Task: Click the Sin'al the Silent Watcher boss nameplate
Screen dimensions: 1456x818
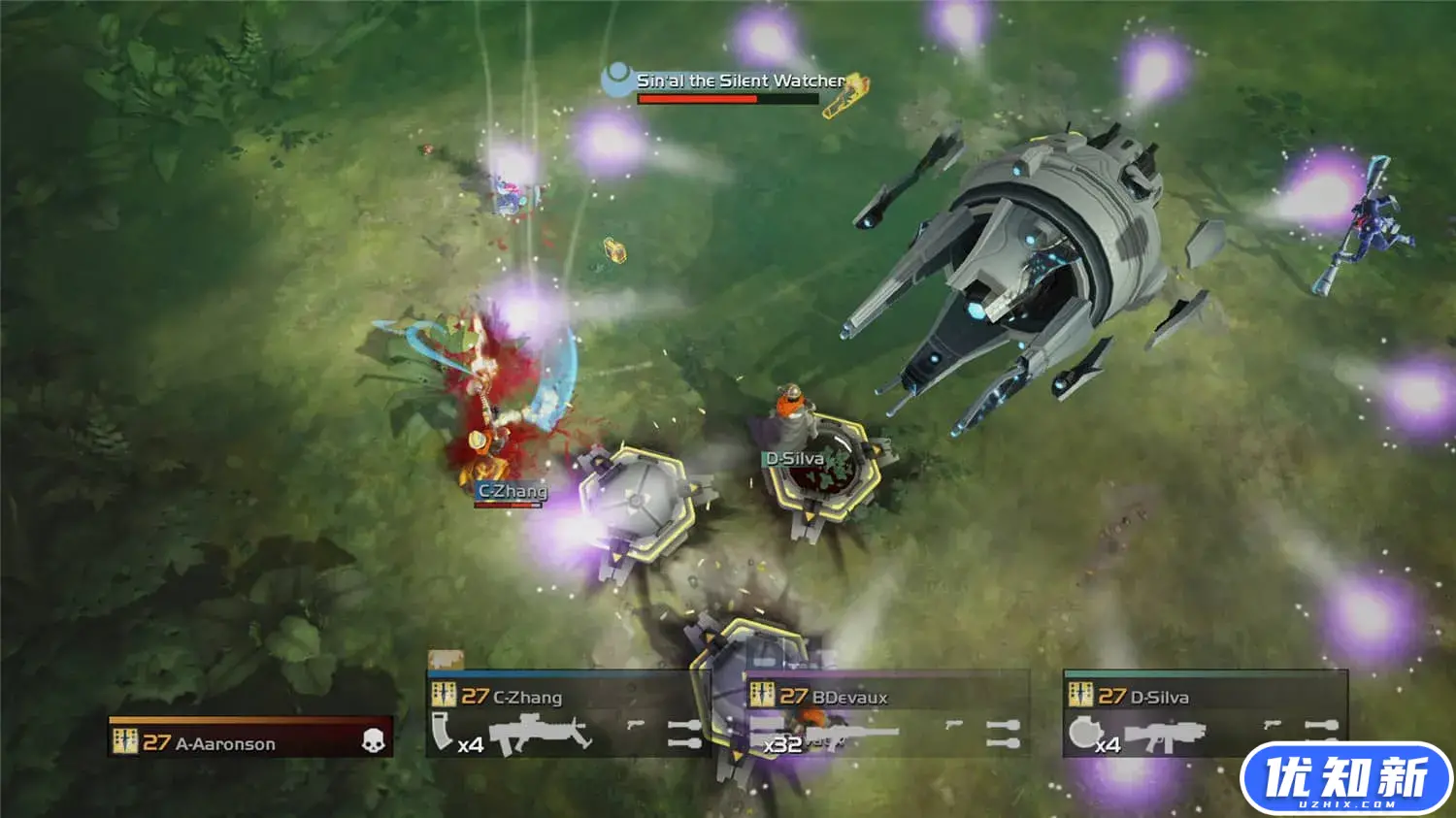Action: (x=742, y=82)
